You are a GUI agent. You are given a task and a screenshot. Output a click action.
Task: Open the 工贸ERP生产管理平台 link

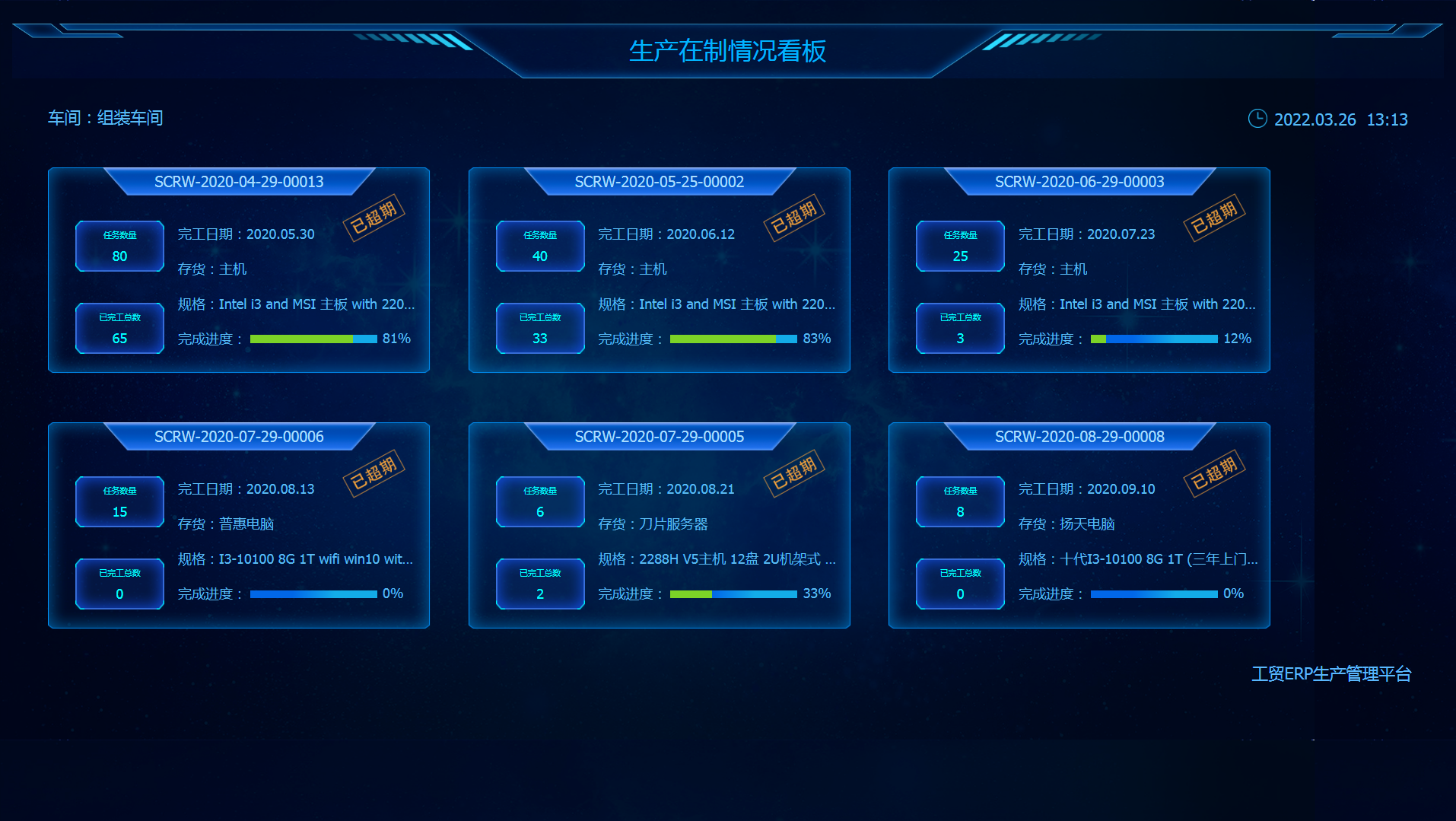click(x=1331, y=674)
